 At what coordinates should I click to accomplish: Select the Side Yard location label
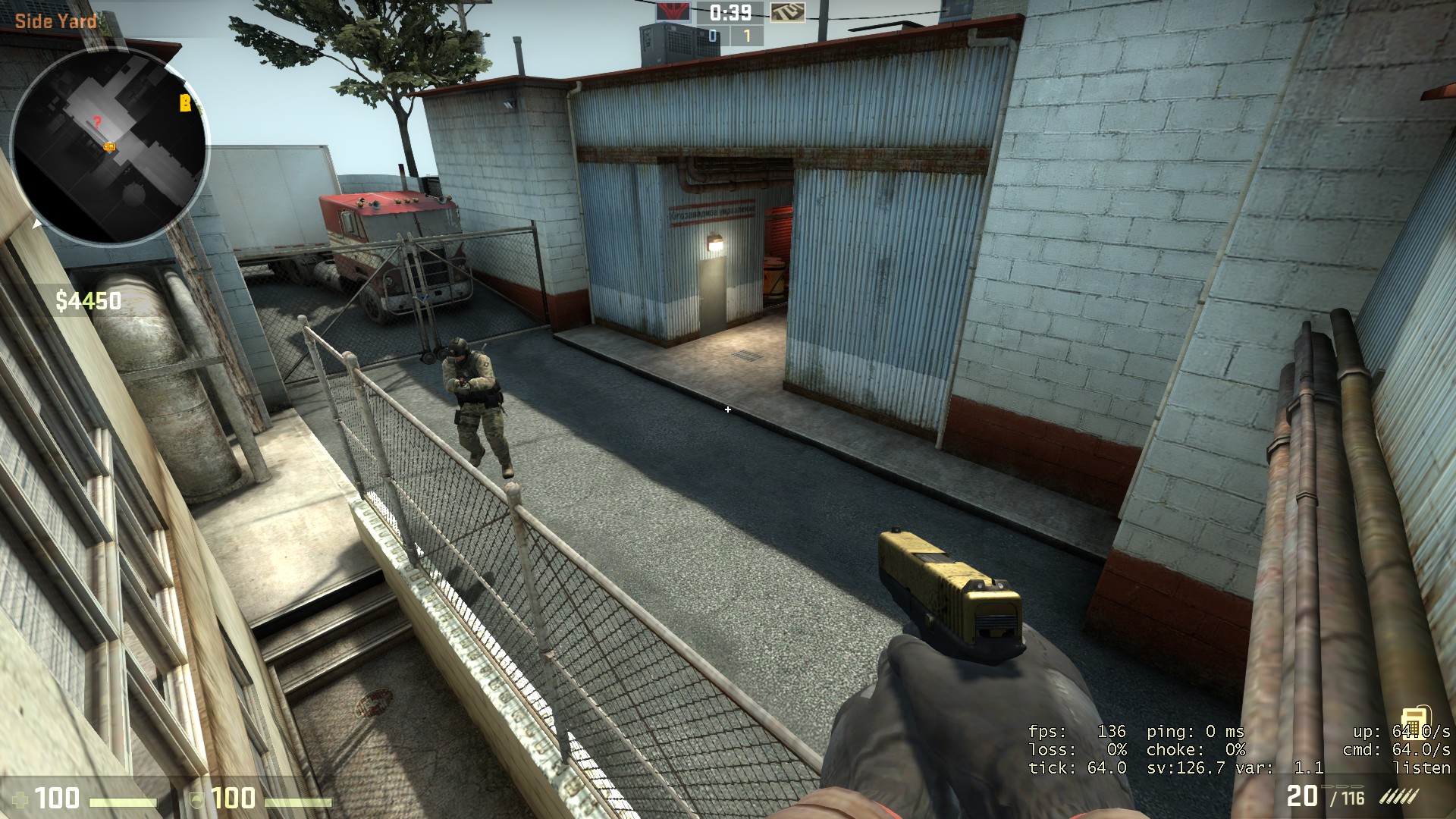[55, 21]
